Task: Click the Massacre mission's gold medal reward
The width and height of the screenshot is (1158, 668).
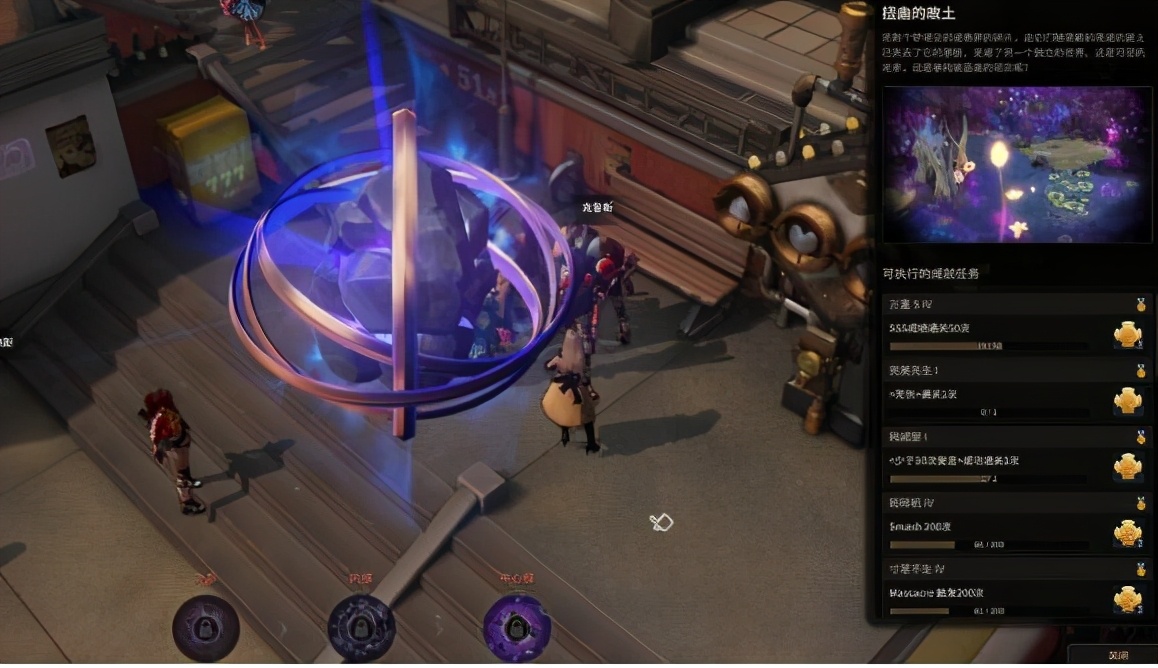Action: pos(1128,599)
